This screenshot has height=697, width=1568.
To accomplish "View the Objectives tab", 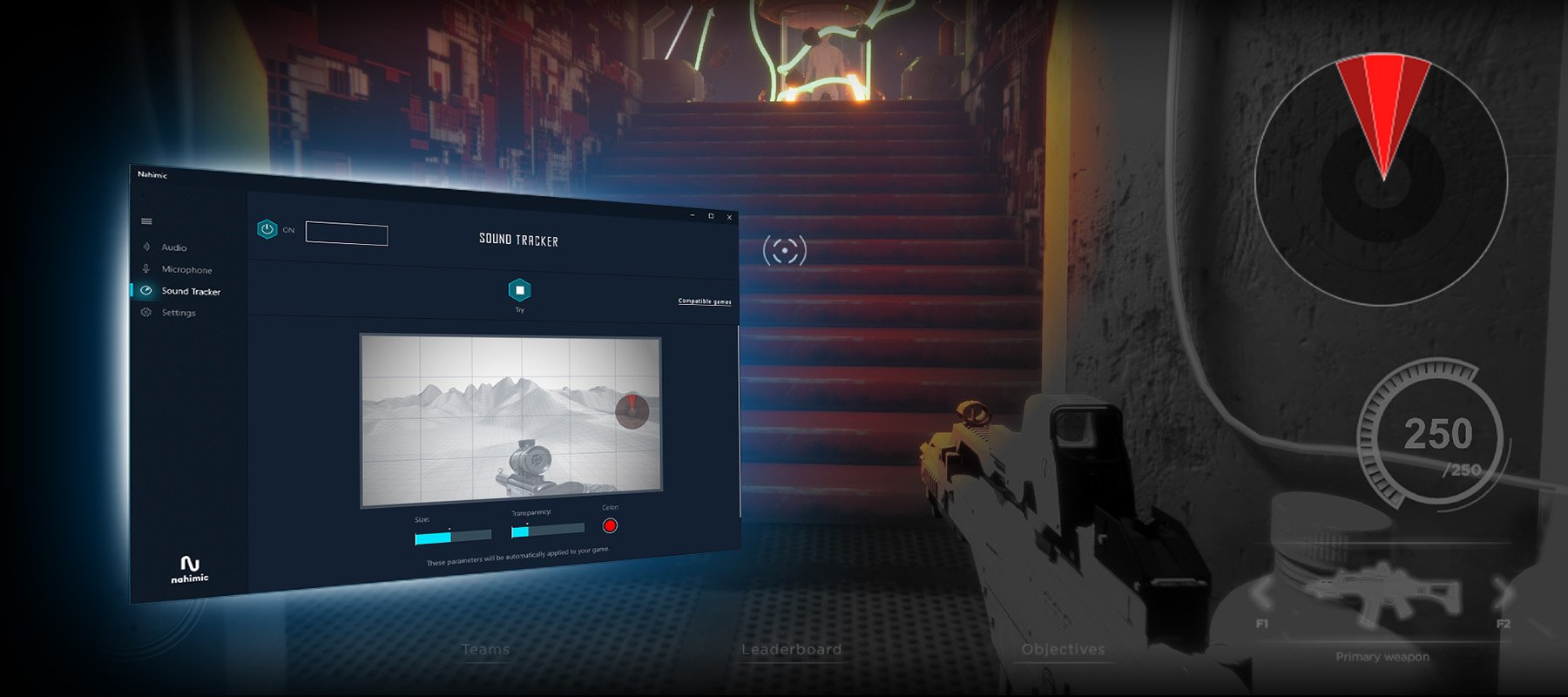I will [1063, 650].
